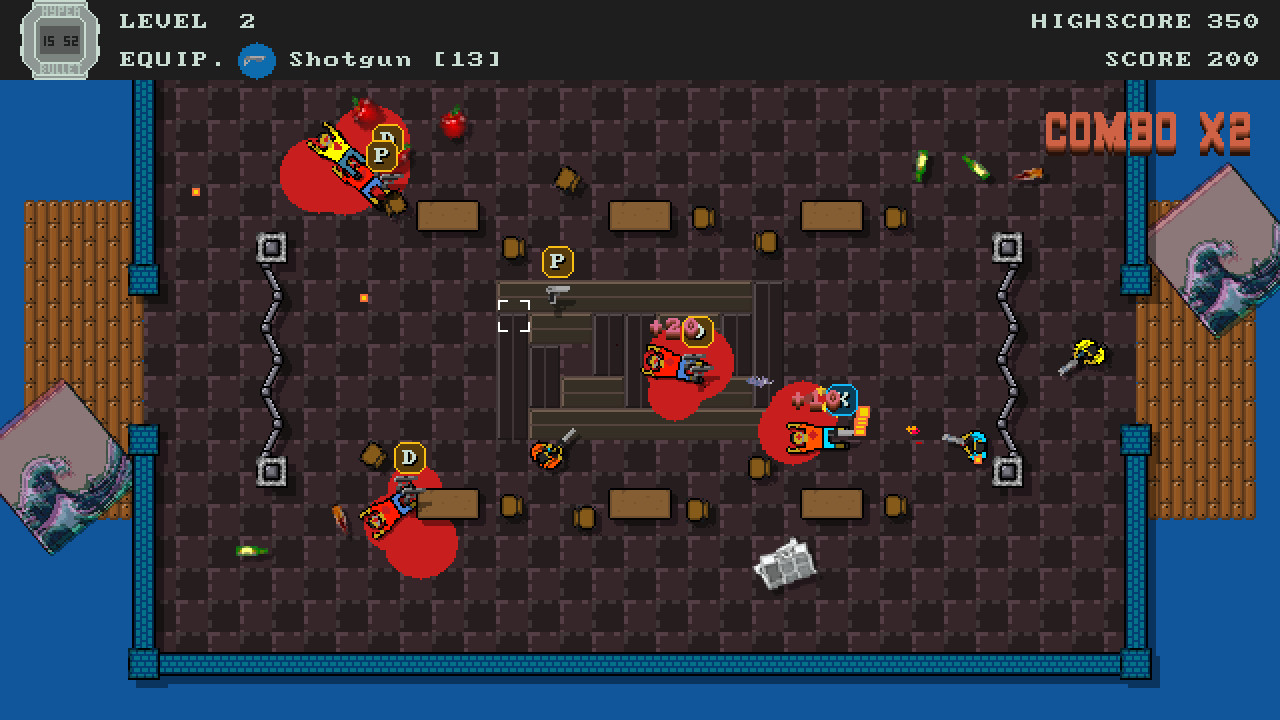Image resolution: width=1280 pixels, height=720 pixels.
Task: Click the fallen newspaper near bottom center
Action: 786,565
